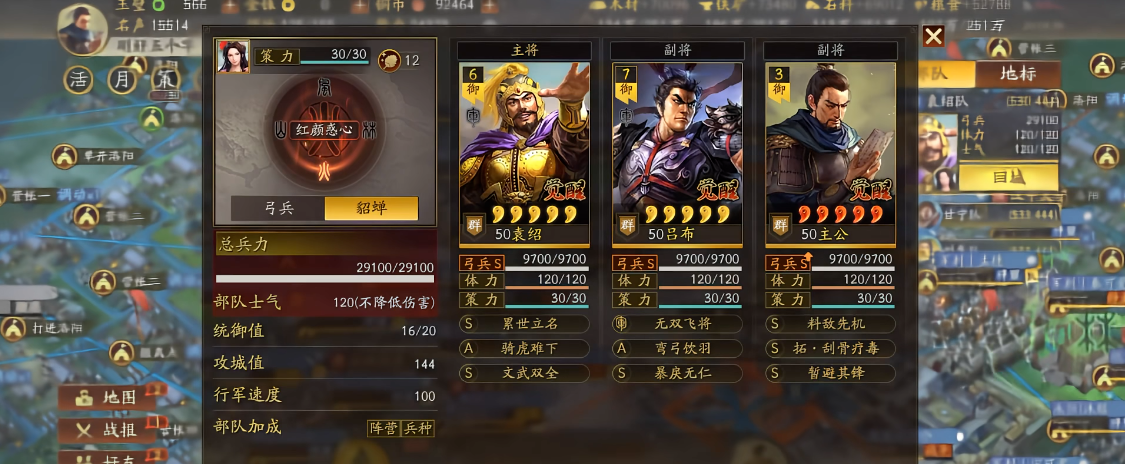Viewport: 1125px width, 464px height.
Task: View the 骑虎难下 skill
Action: point(524,348)
